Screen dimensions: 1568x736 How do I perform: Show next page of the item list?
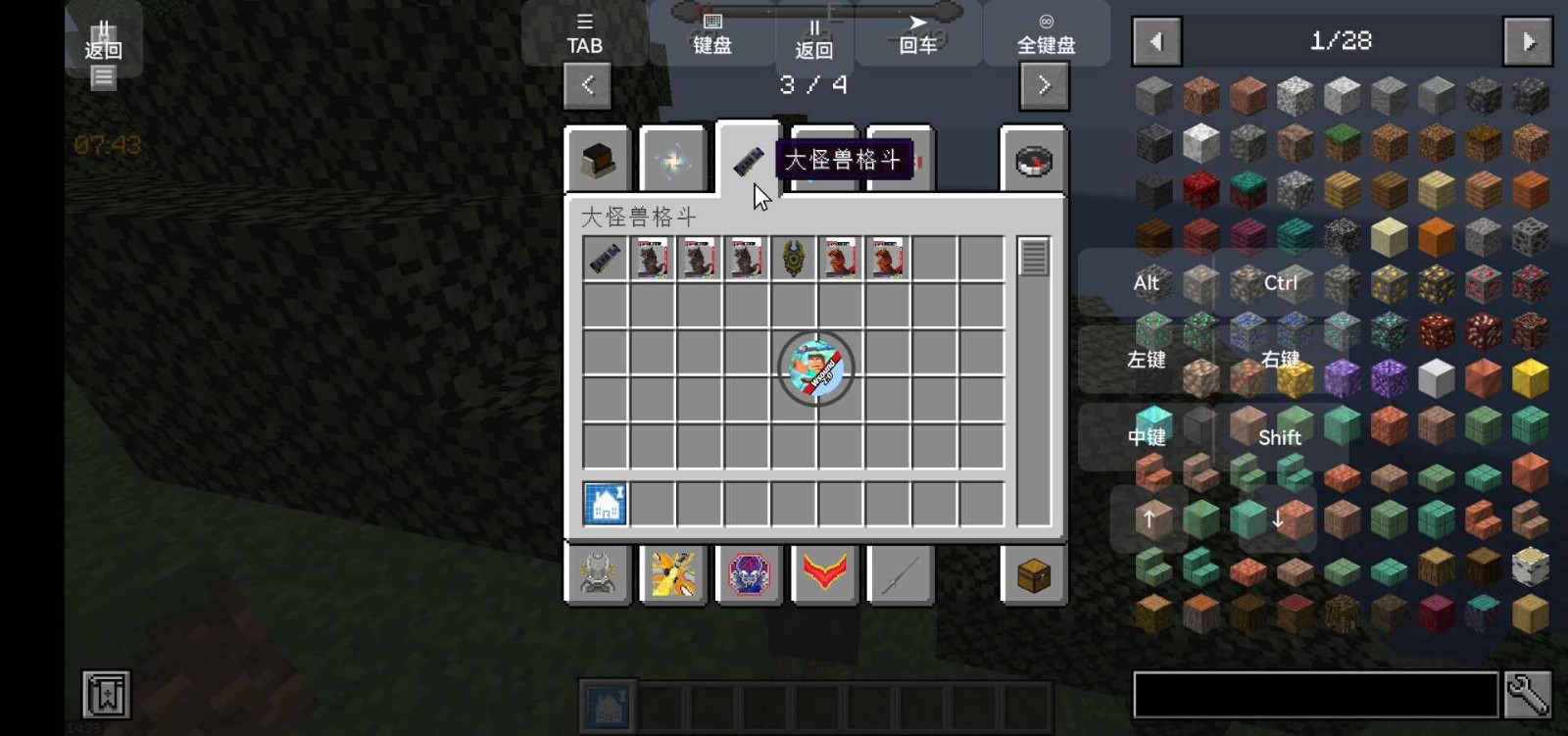coord(1527,41)
